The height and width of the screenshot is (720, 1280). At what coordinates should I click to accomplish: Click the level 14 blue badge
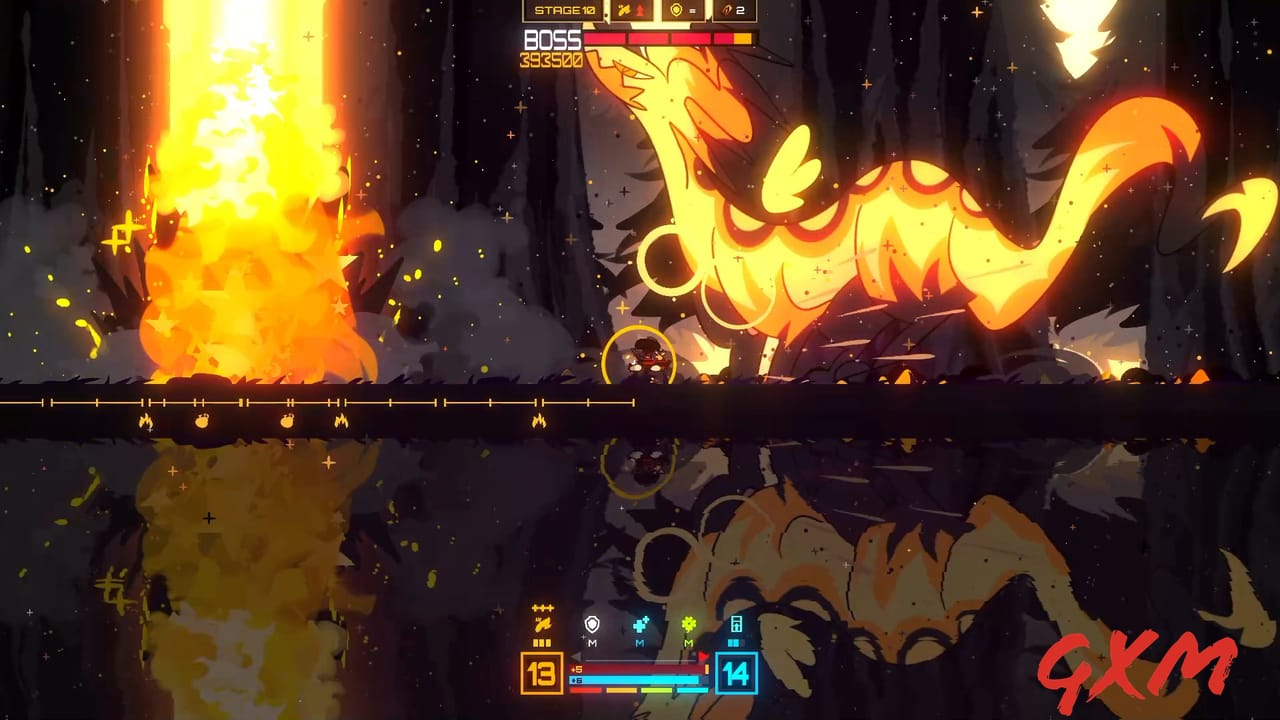tap(735, 674)
